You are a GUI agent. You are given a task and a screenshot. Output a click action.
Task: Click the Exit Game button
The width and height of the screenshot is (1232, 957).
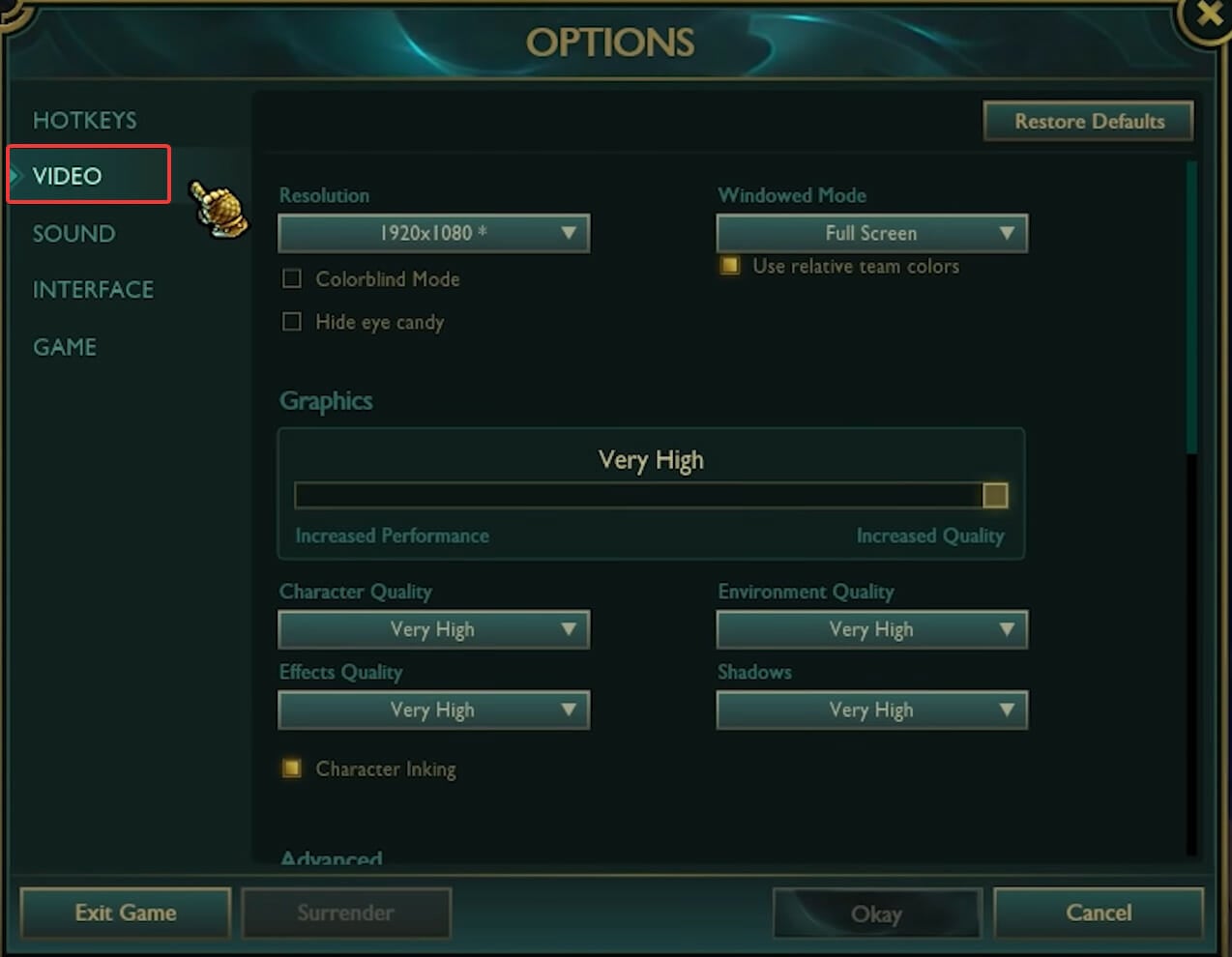[126, 913]
